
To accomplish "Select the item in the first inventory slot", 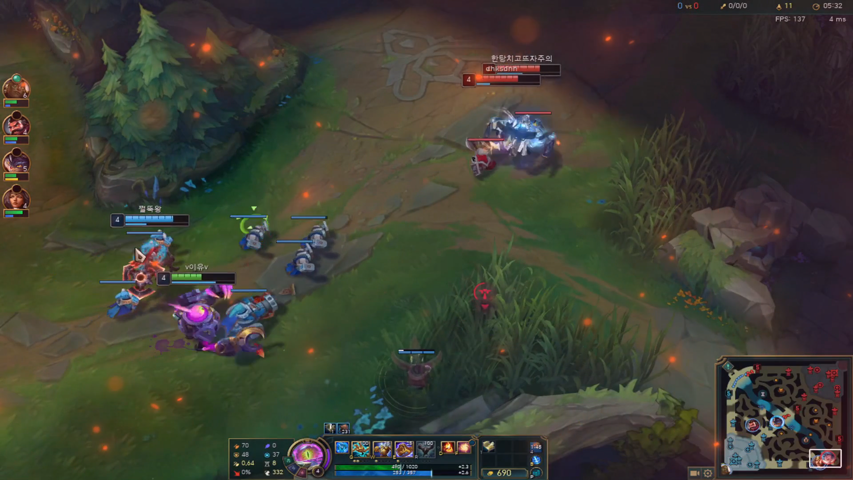I will click(489, 447).
